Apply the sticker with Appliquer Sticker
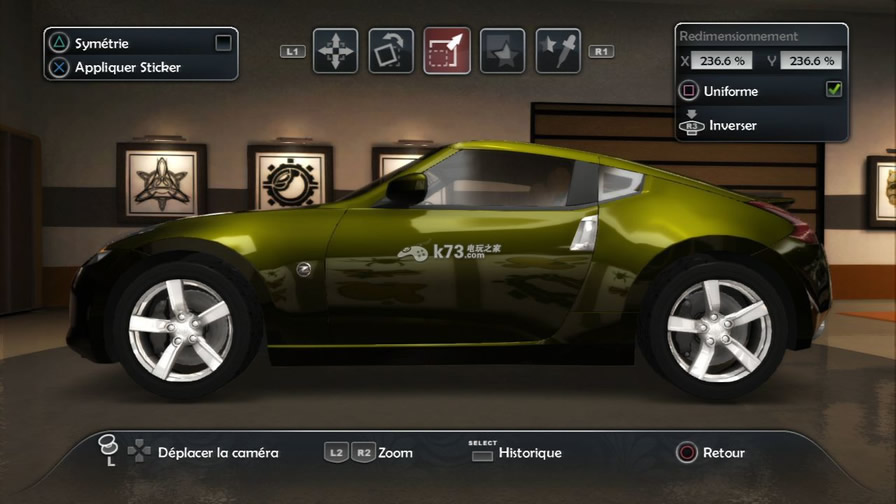896x504 pixels. pyautogui.click(x=127, y=68)
